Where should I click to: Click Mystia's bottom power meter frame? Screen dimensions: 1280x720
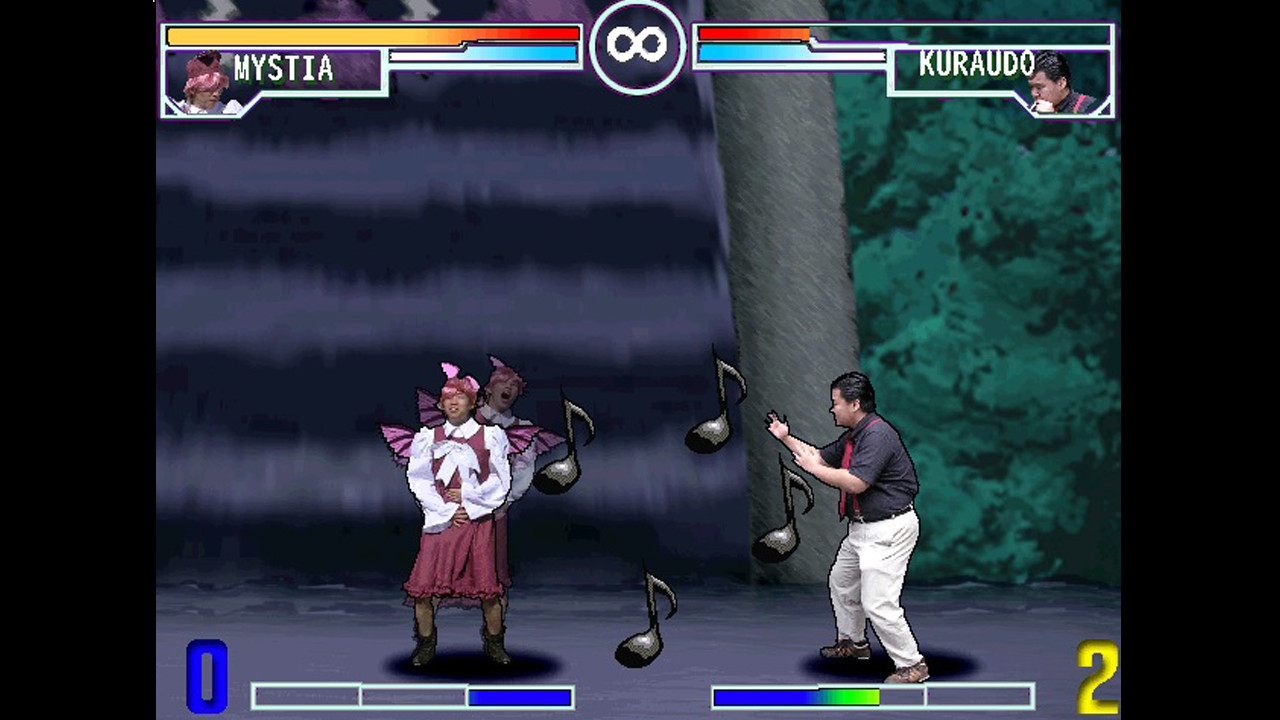[x=414, y=697]
